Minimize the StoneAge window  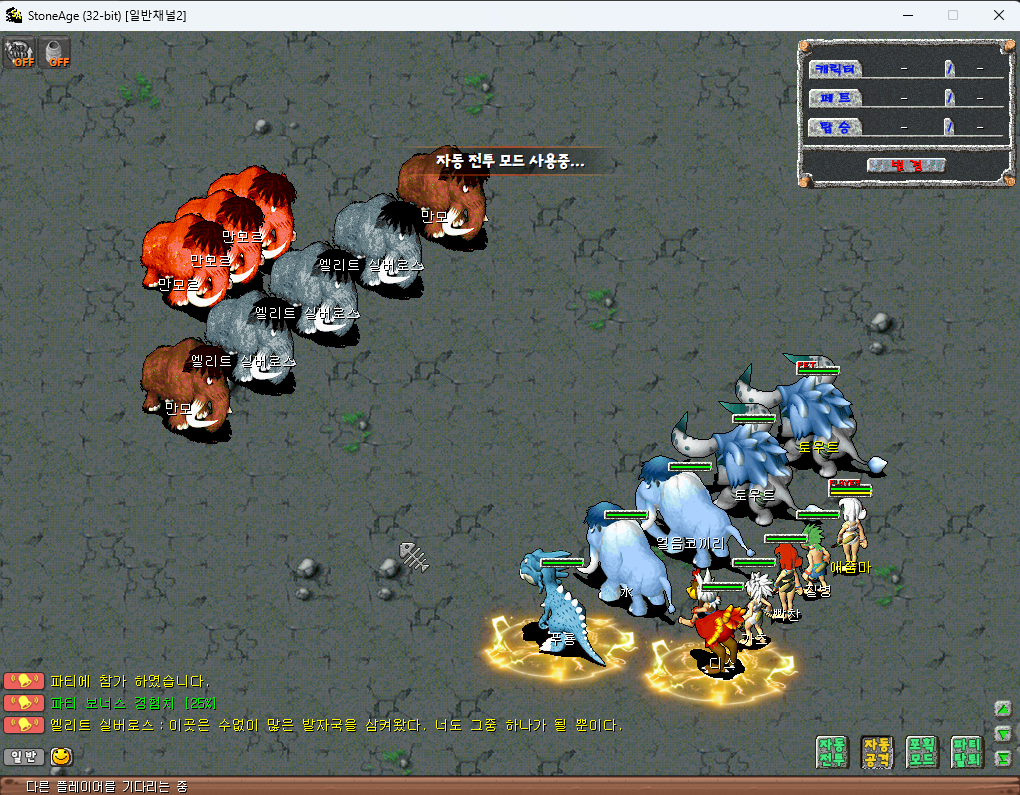(x=906, y=15)
